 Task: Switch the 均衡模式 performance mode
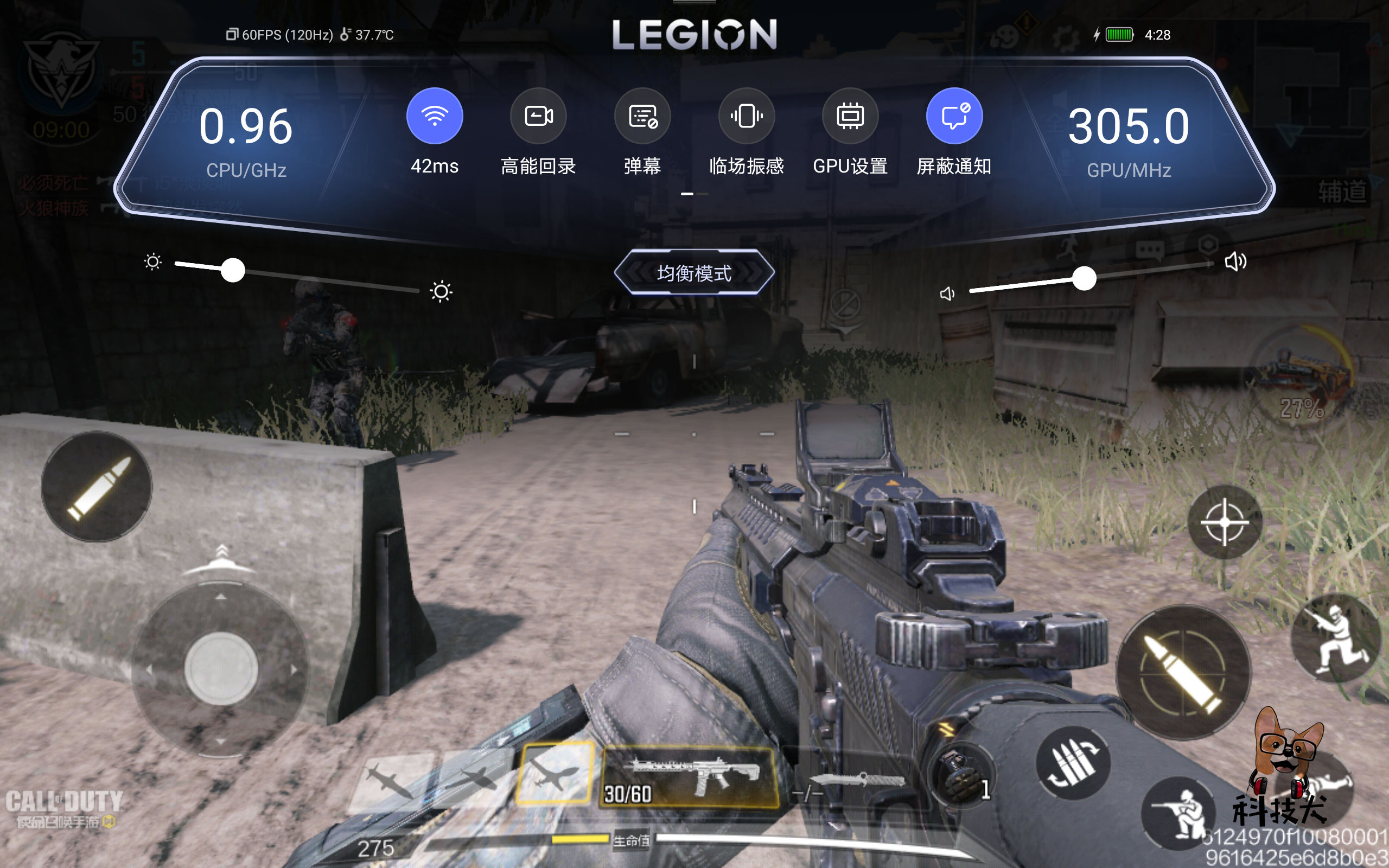tap(694, 273)
